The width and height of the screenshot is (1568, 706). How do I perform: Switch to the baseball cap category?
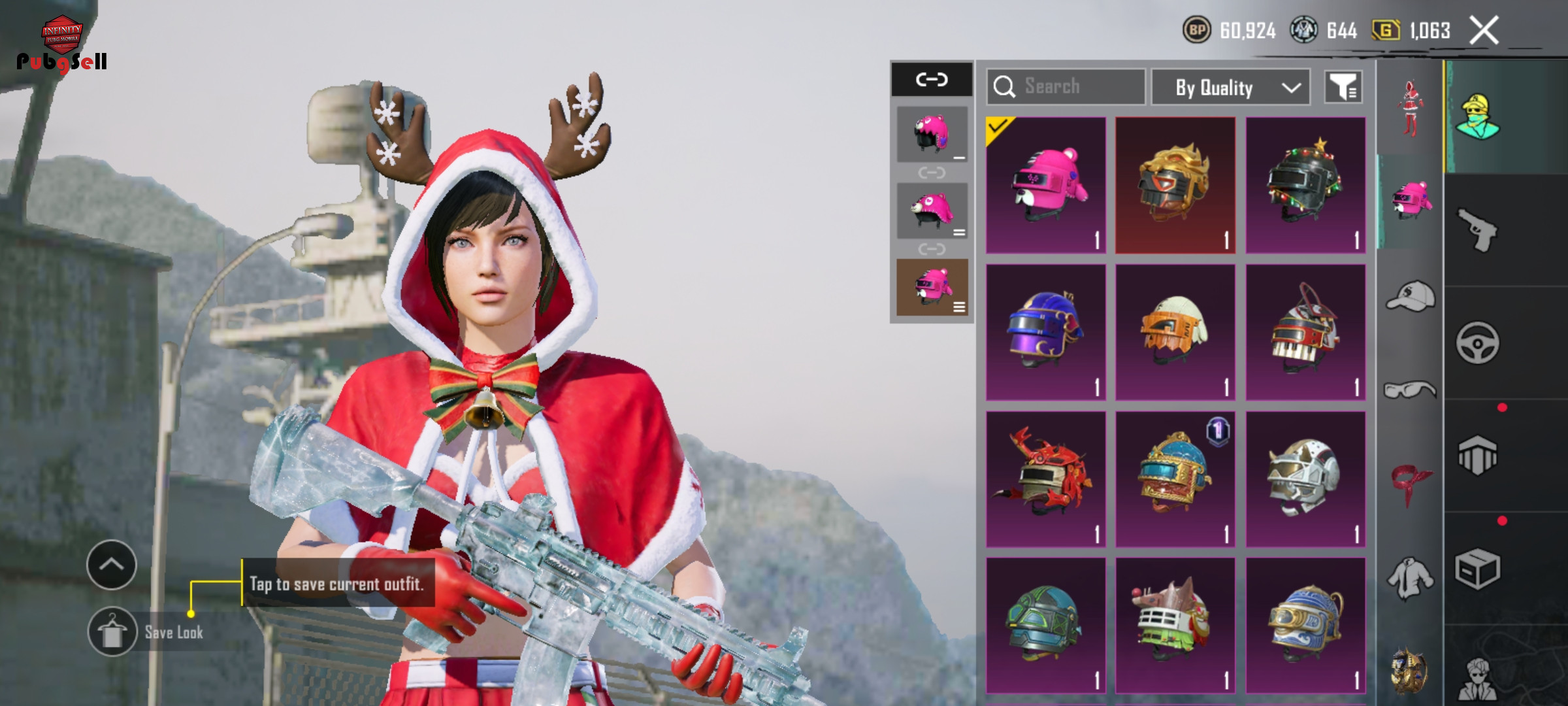(x=1410, y=297)
